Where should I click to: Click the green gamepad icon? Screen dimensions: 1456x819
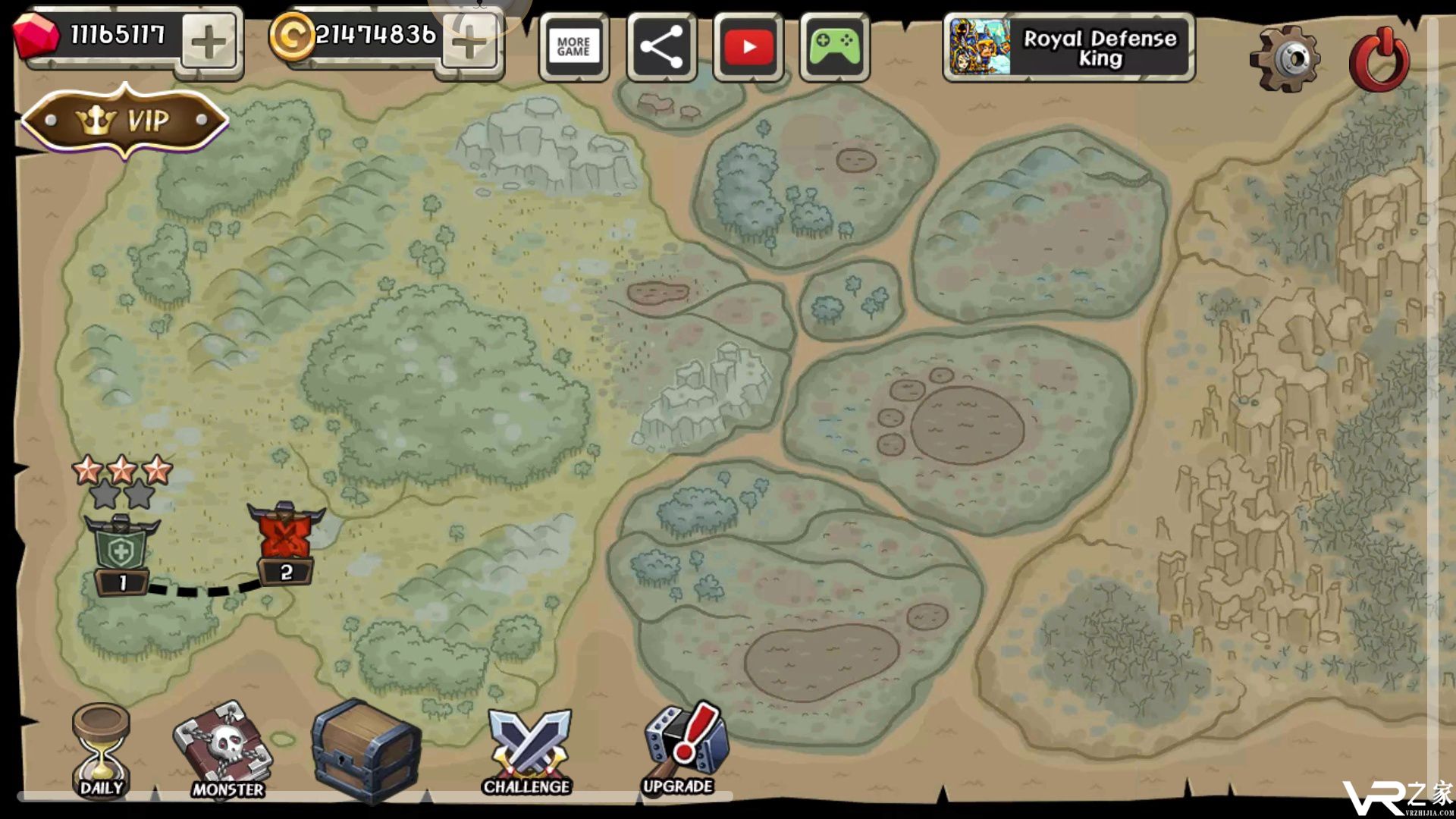pyautogui.click(x=834, y=47)
